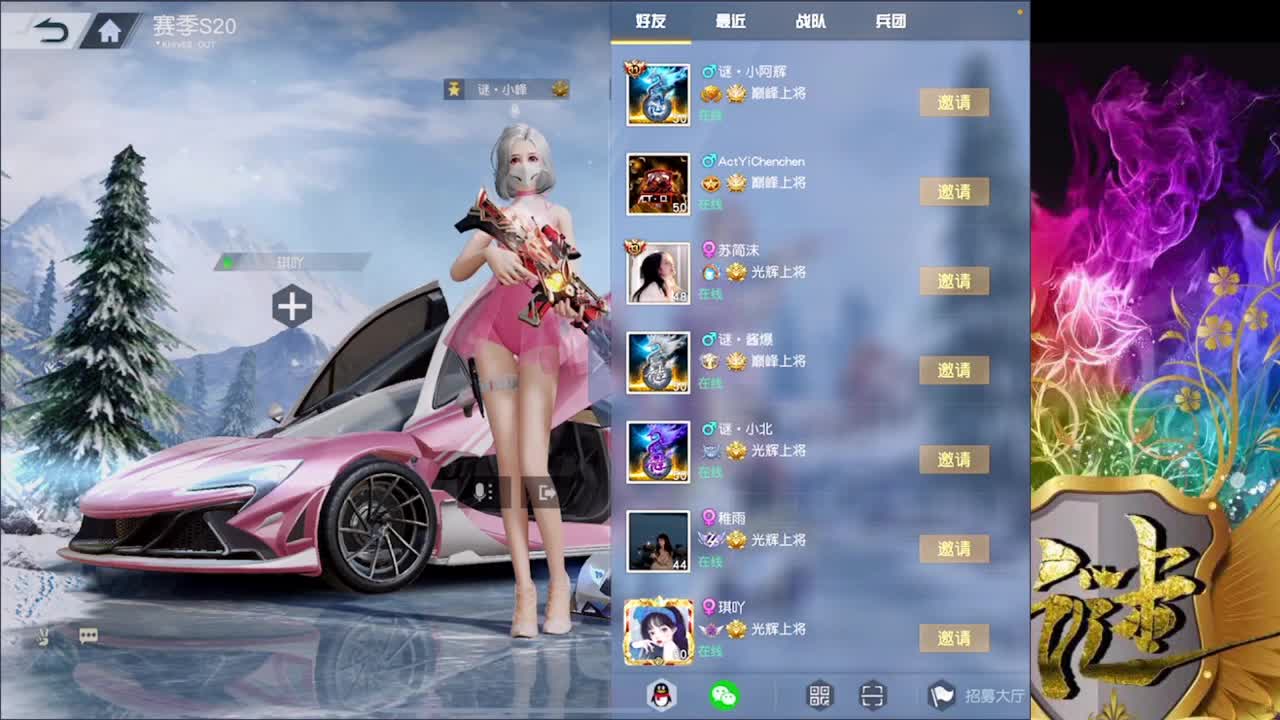
Task: Click the star icon on 谜·小峰 nameplate
Action: 452,89
